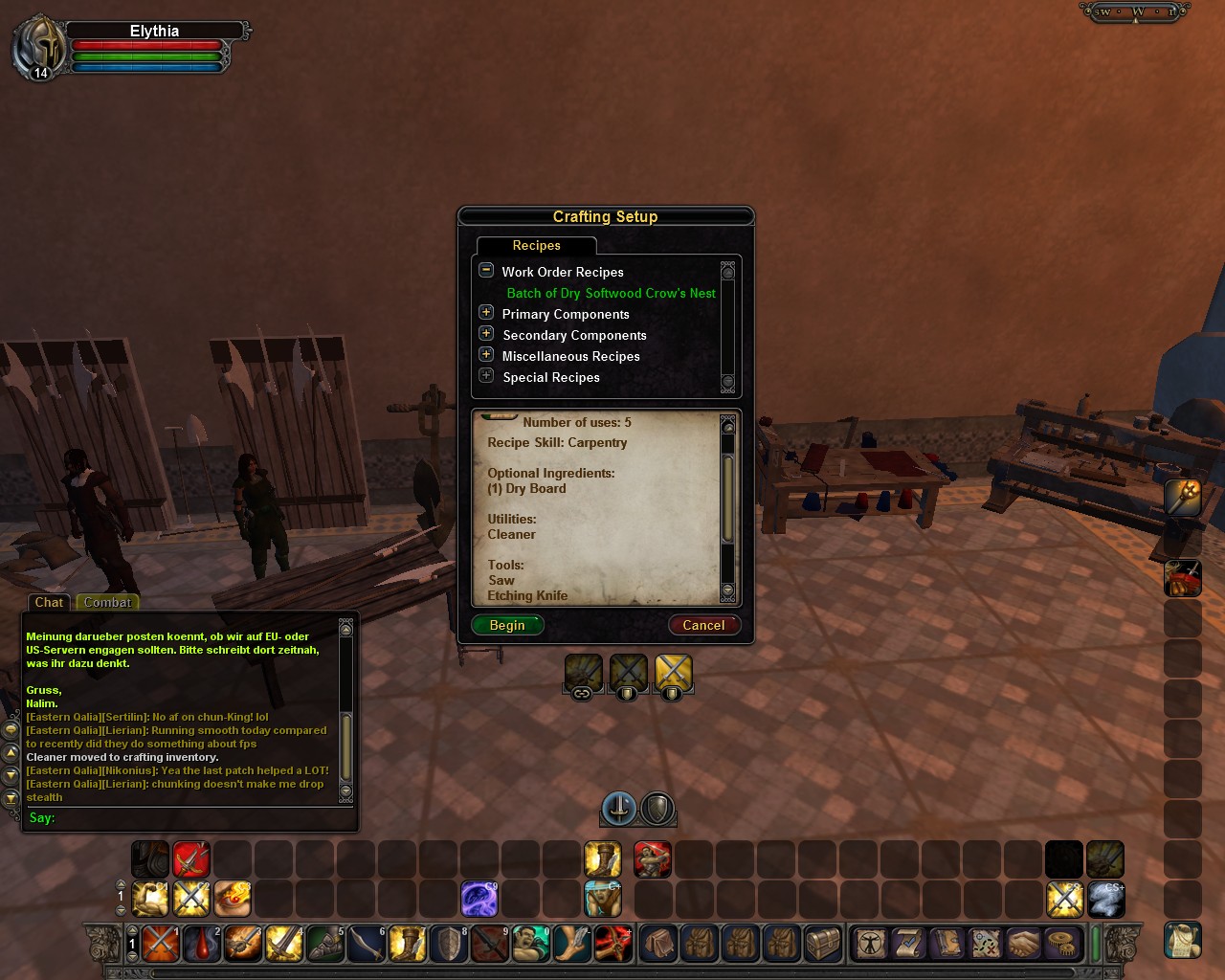Collapse the Work Order Recipes category
The height and width of the screenshot is (980, 1225).
(486, 271)
